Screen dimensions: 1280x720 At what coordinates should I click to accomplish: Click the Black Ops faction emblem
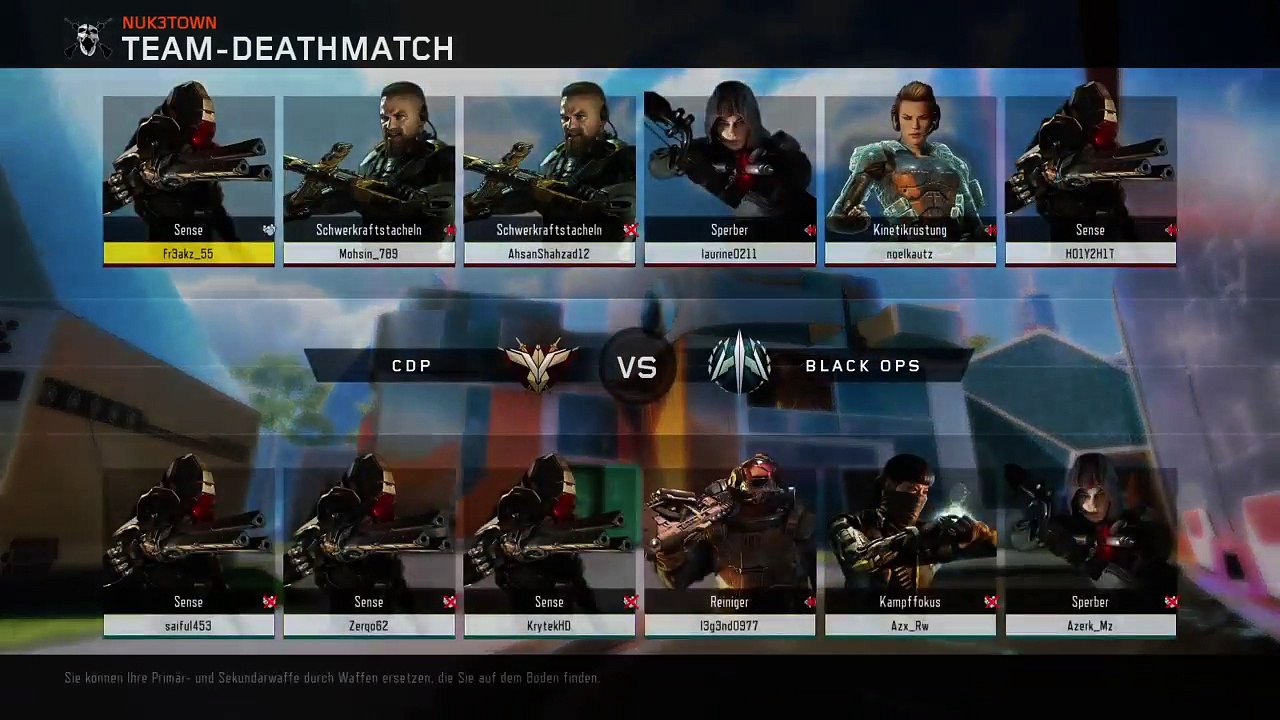tap(739, 364)
